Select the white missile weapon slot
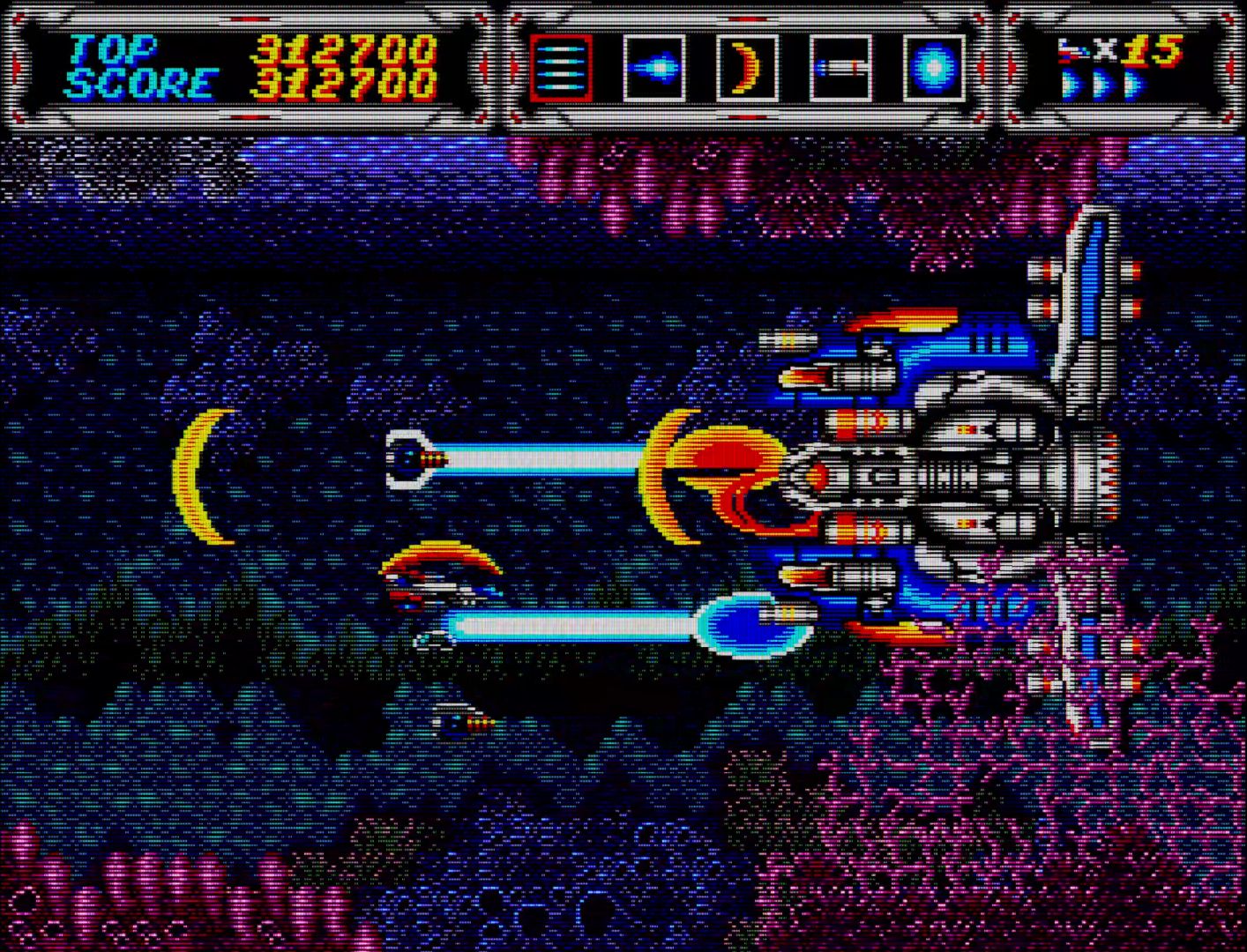Image resolution: width=1247 pixels, height=952 pixels. [x=840, y=68]
